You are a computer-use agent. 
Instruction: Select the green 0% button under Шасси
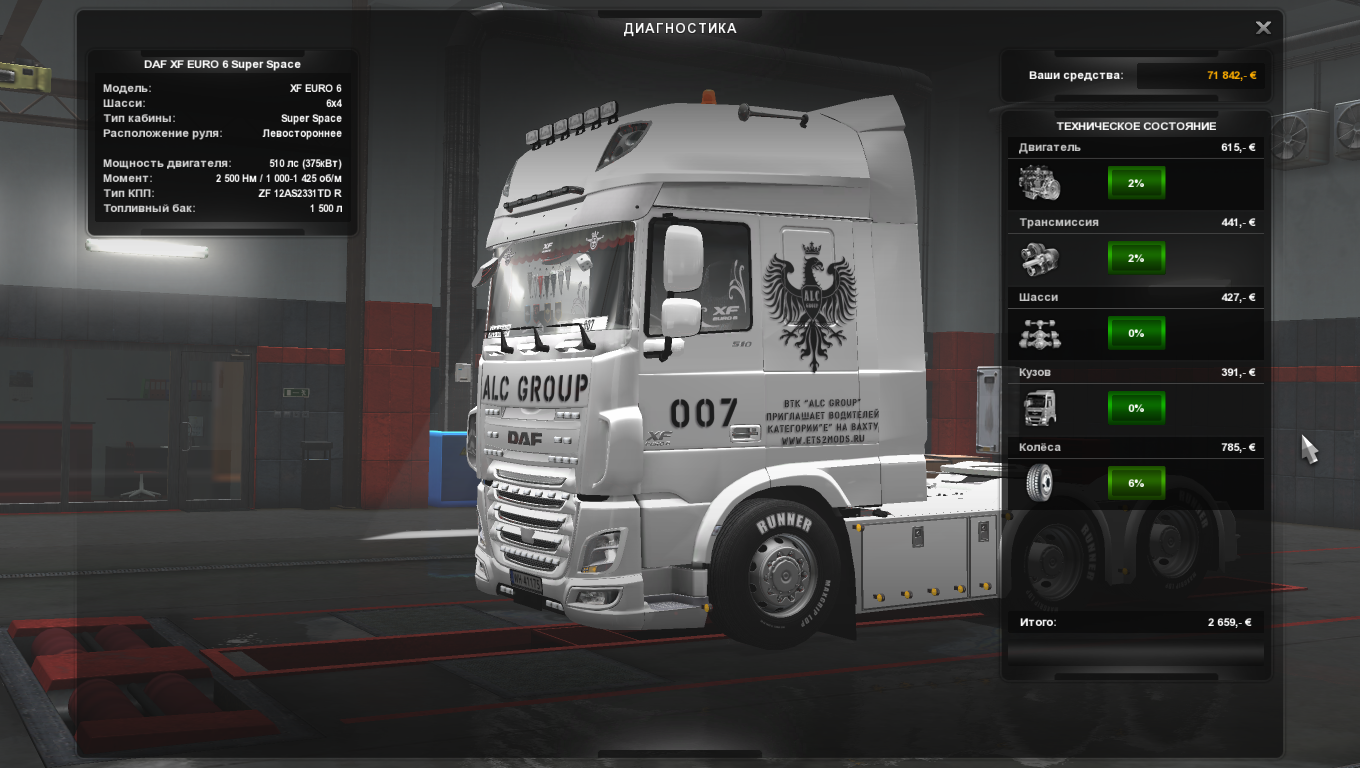point(1136,333)
